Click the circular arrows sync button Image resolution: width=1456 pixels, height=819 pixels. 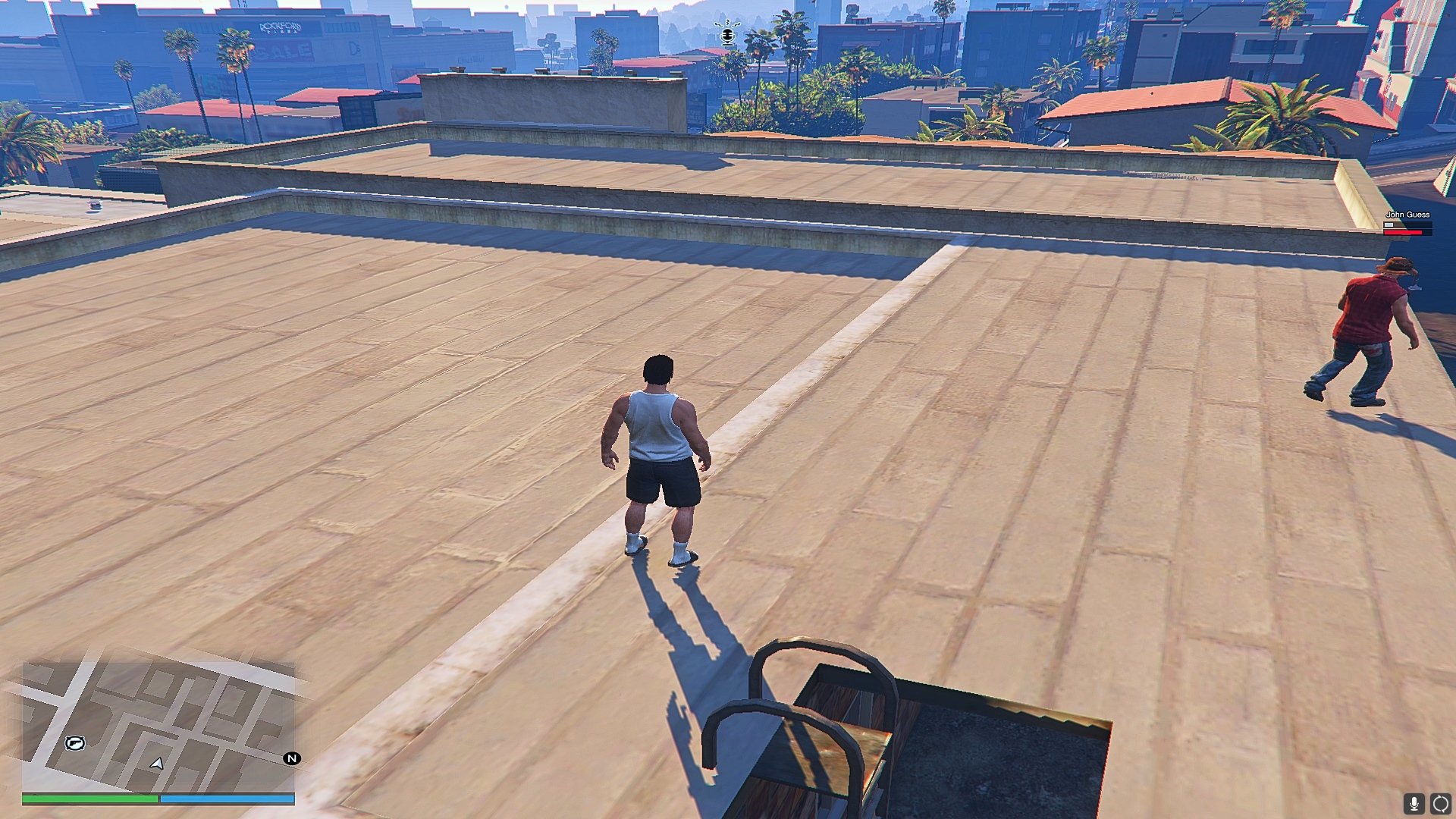(1440, 804)
